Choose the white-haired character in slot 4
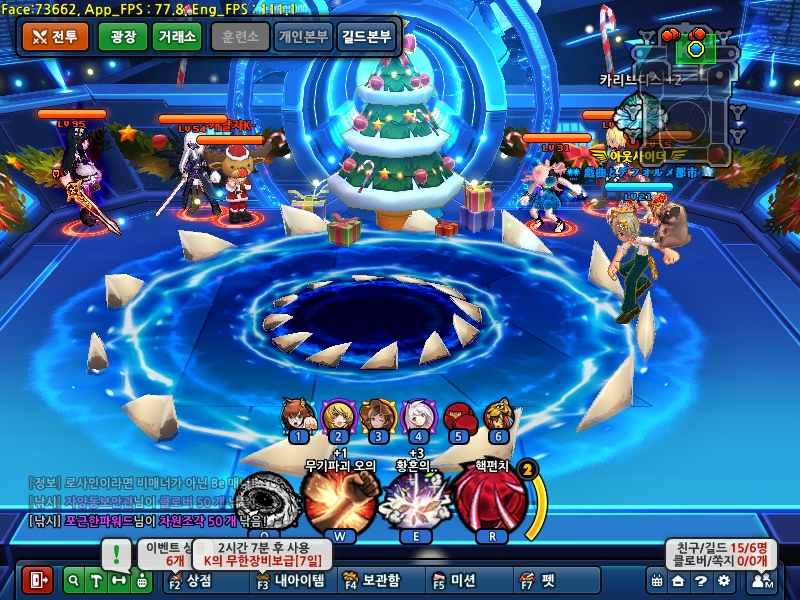 418,416
